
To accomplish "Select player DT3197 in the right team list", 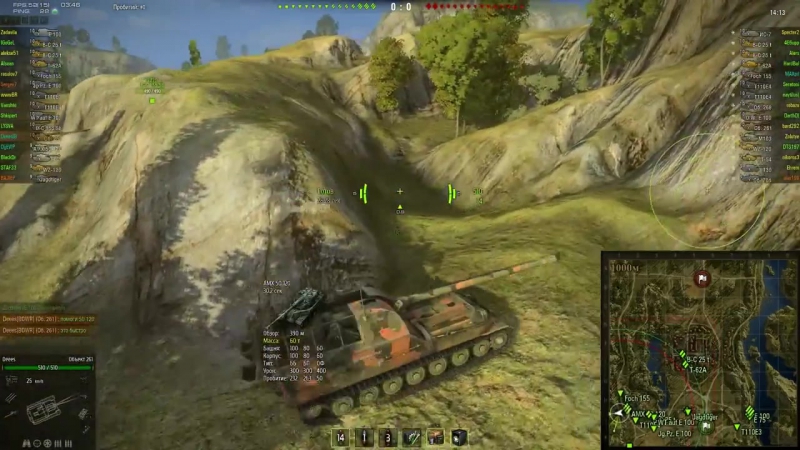I will (x=789, y=147).
